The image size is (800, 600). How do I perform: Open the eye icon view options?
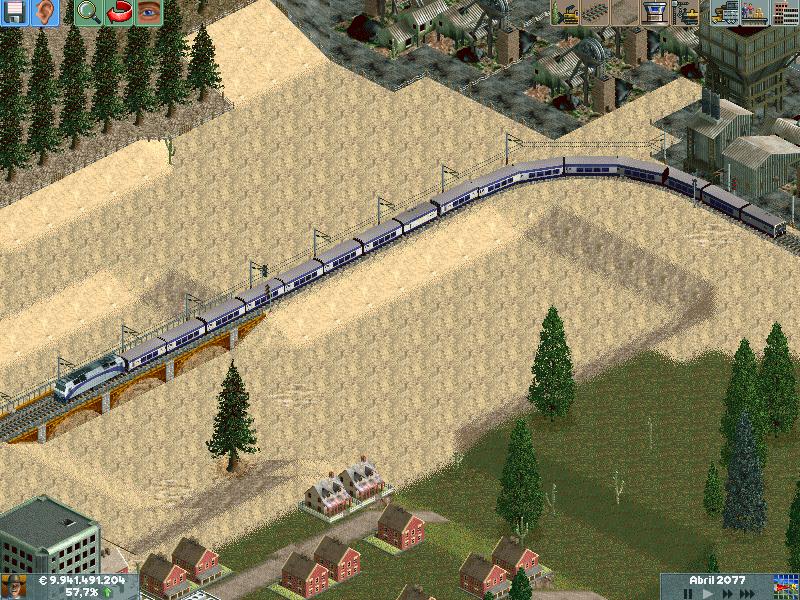click(x=148, y=13)
